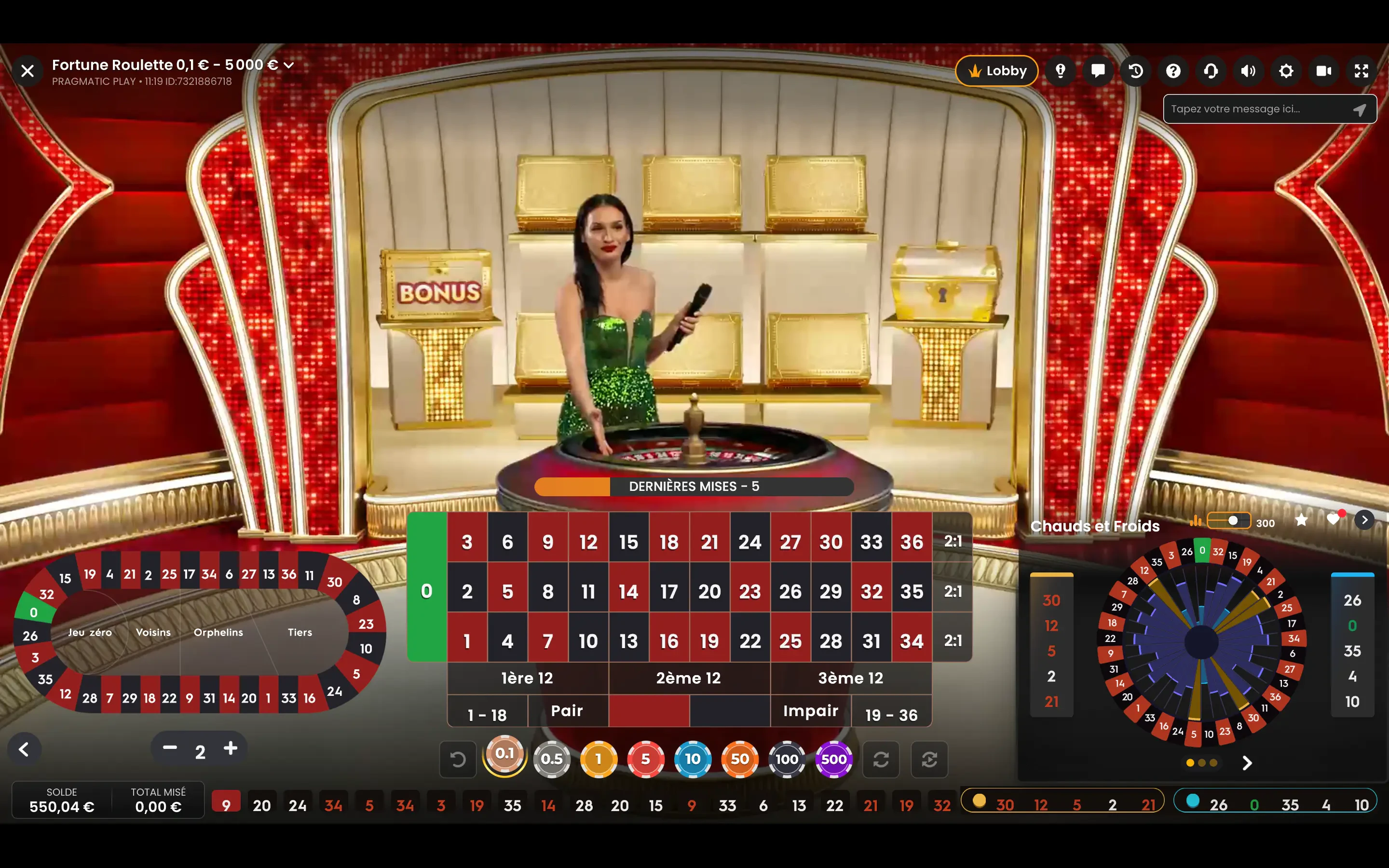Bet on the green 0 square
The height and width of the screenshot is (868, 1389).
pos(426,591)
